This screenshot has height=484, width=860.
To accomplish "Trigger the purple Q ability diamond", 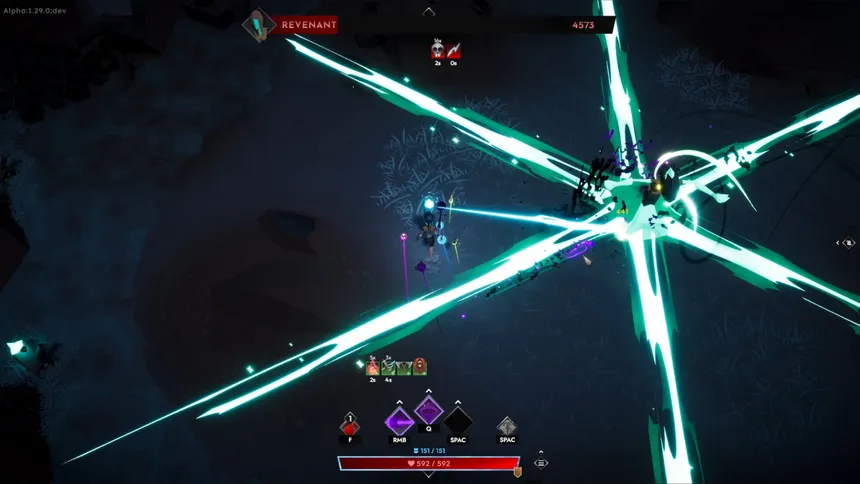I will tap(429, 410).
